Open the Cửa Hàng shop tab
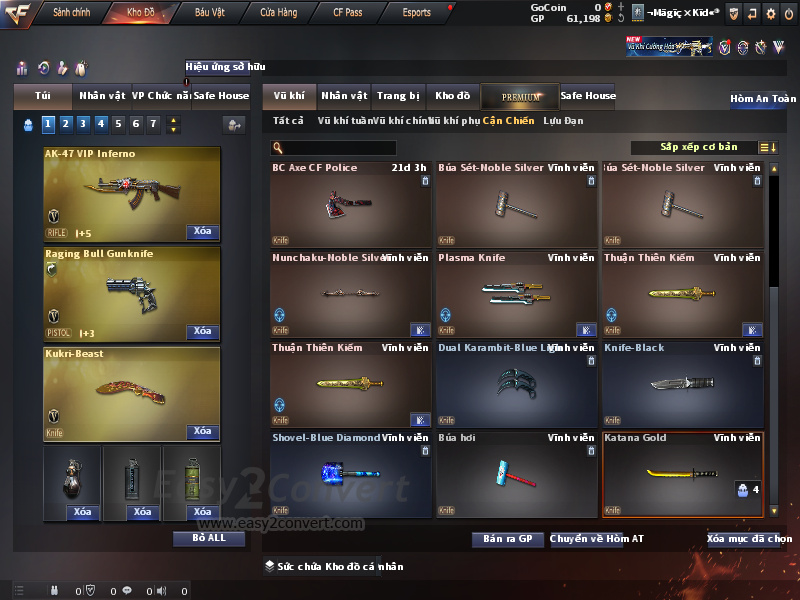Image resolution: width=800 pixels, height=600 pixels. point(278,13)
